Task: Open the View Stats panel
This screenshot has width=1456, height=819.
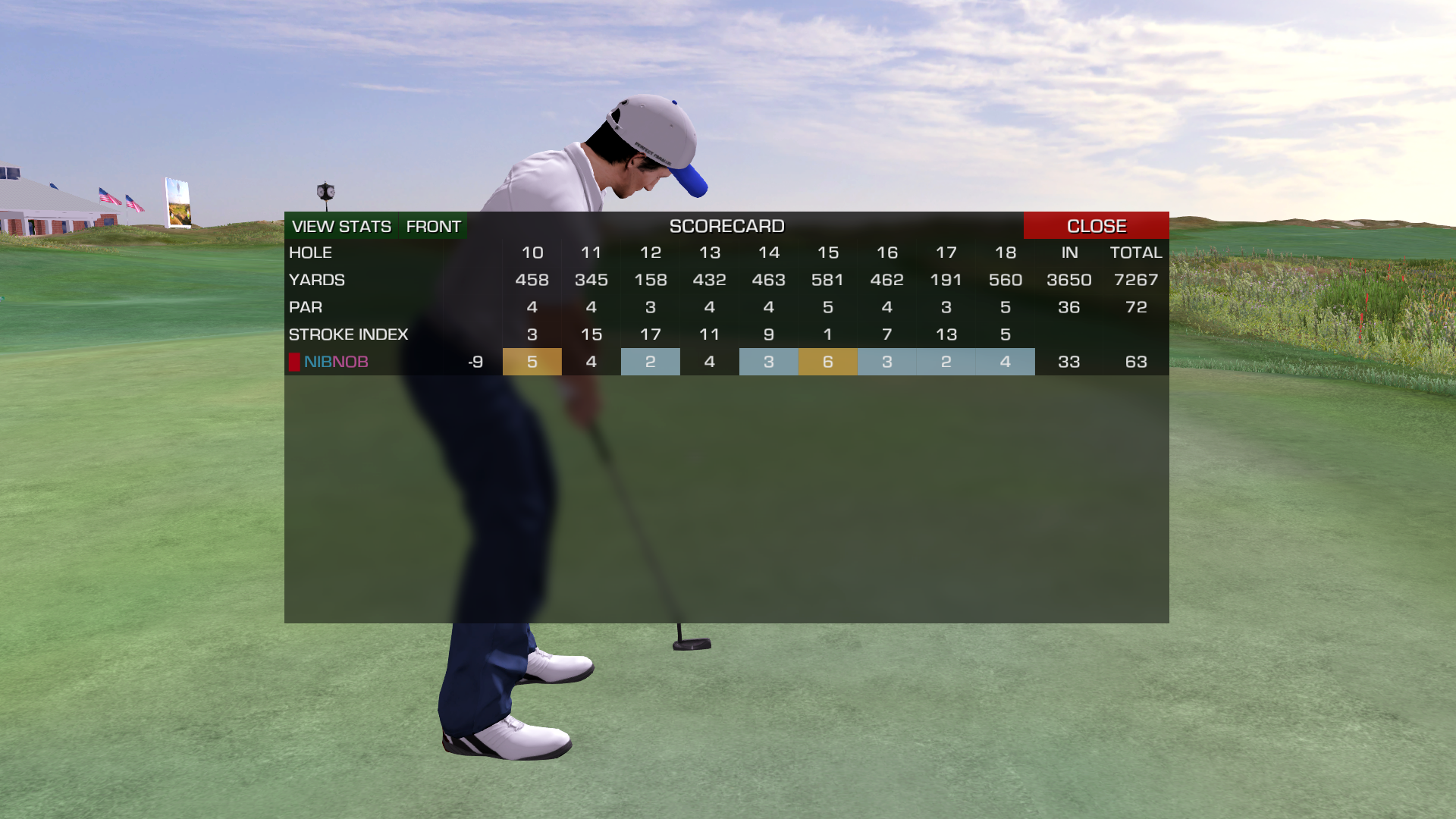Action: tap(341, 226)
